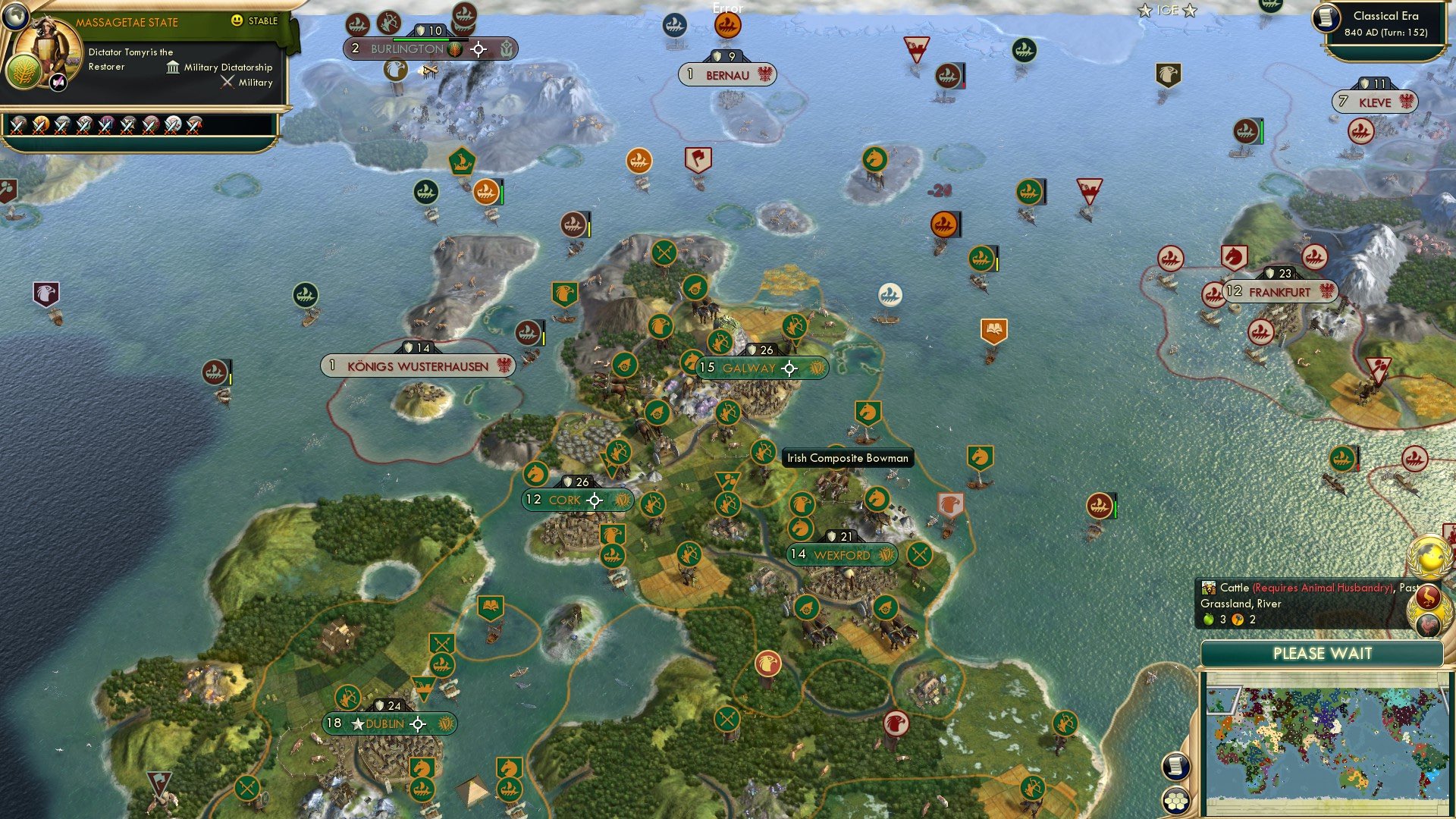Toggle the hex grid overlay button

(x=1176, y=800)
